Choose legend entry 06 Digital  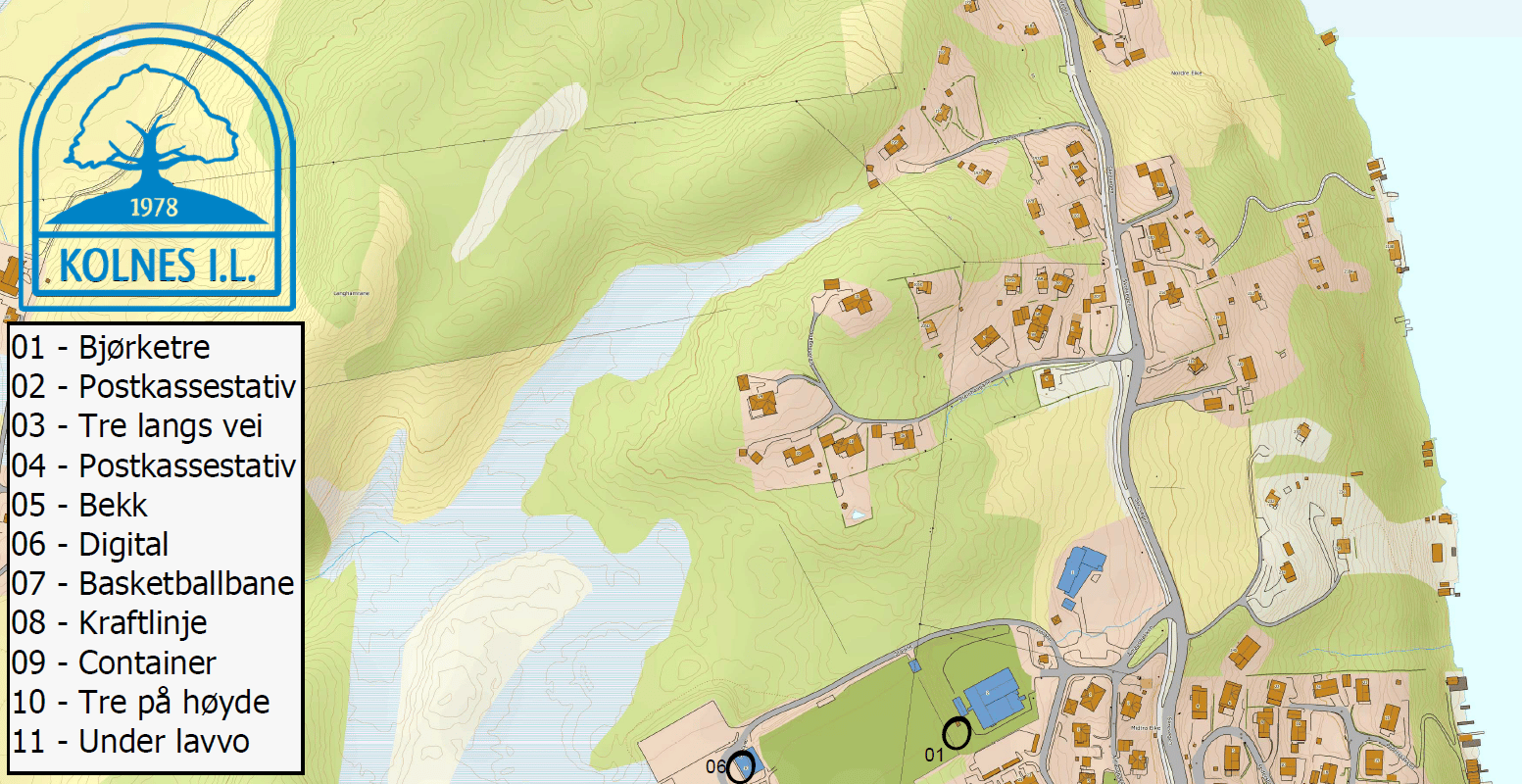[90, 545]
